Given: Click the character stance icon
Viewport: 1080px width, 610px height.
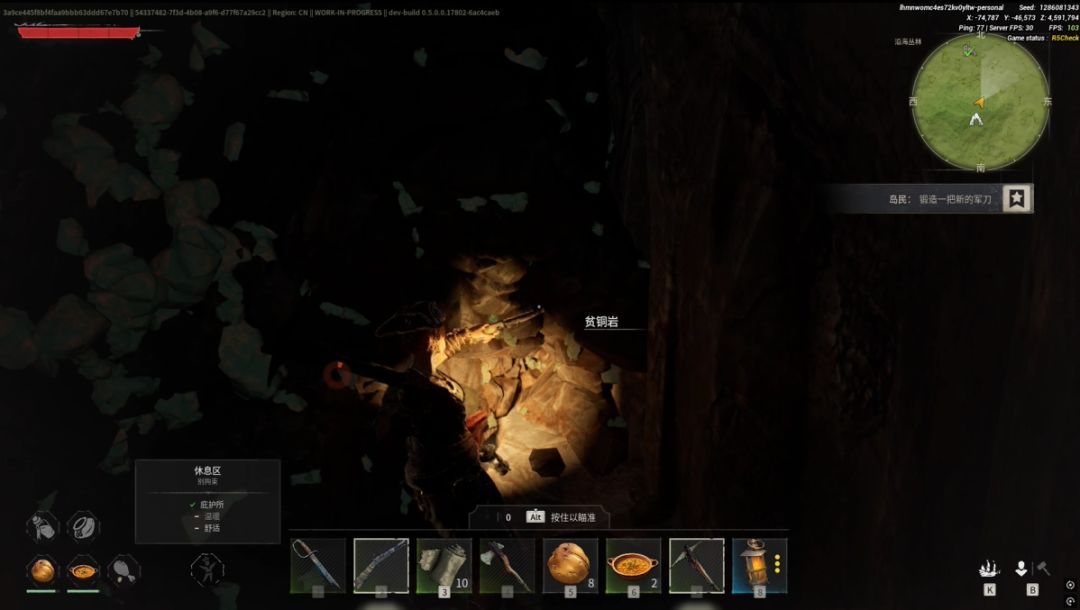Looking at the screenshot, I should [x=206, y=570].
